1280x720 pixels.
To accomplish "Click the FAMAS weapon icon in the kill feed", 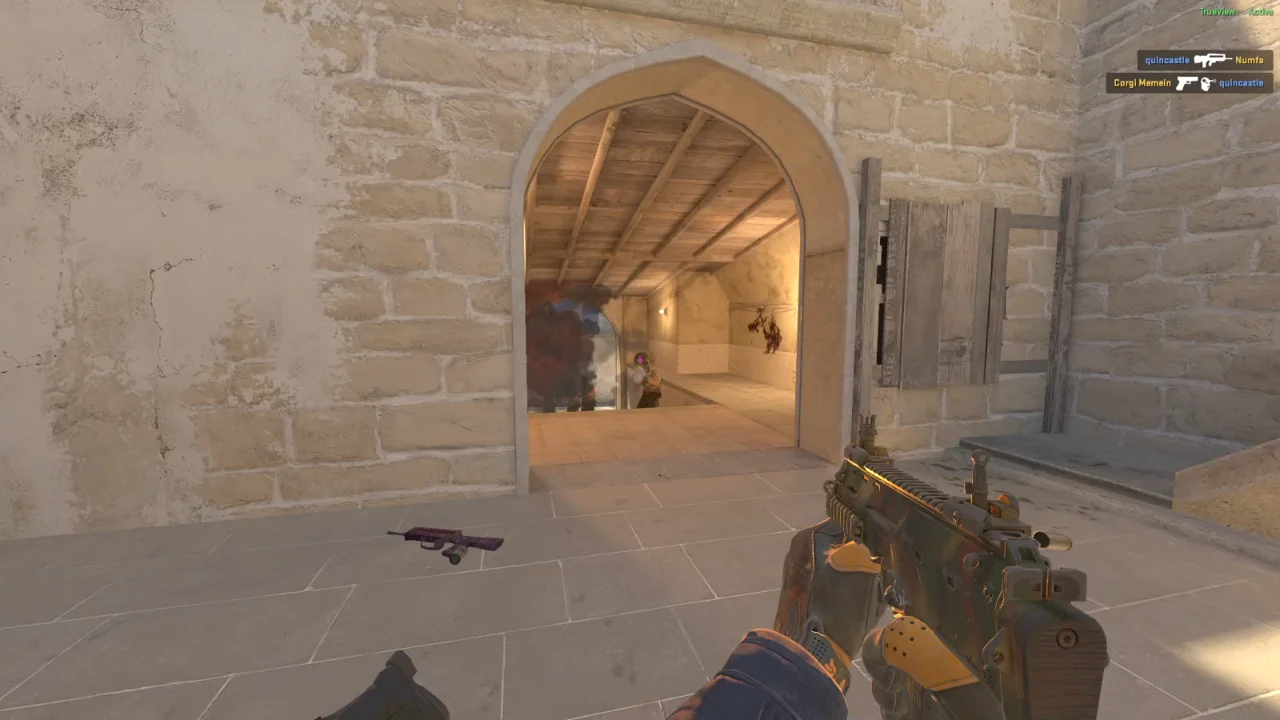I will pos(1212,60).
